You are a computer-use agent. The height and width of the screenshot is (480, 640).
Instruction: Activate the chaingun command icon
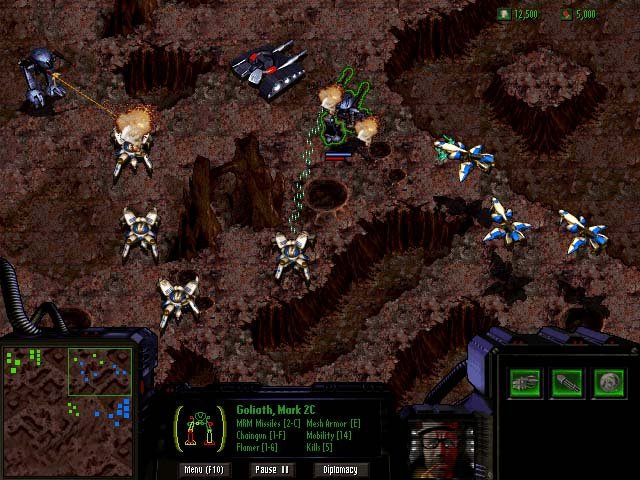567,381
